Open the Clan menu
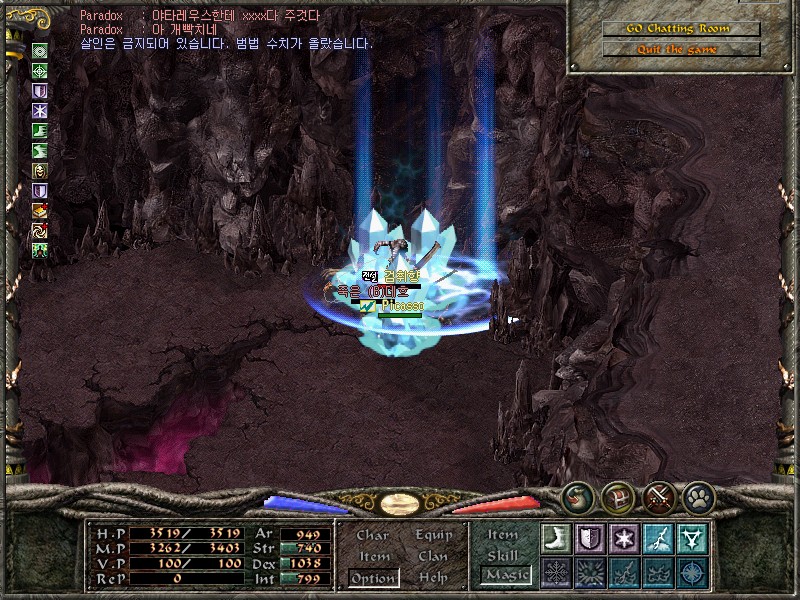800x600 pixels. click(x=434, y=556)
